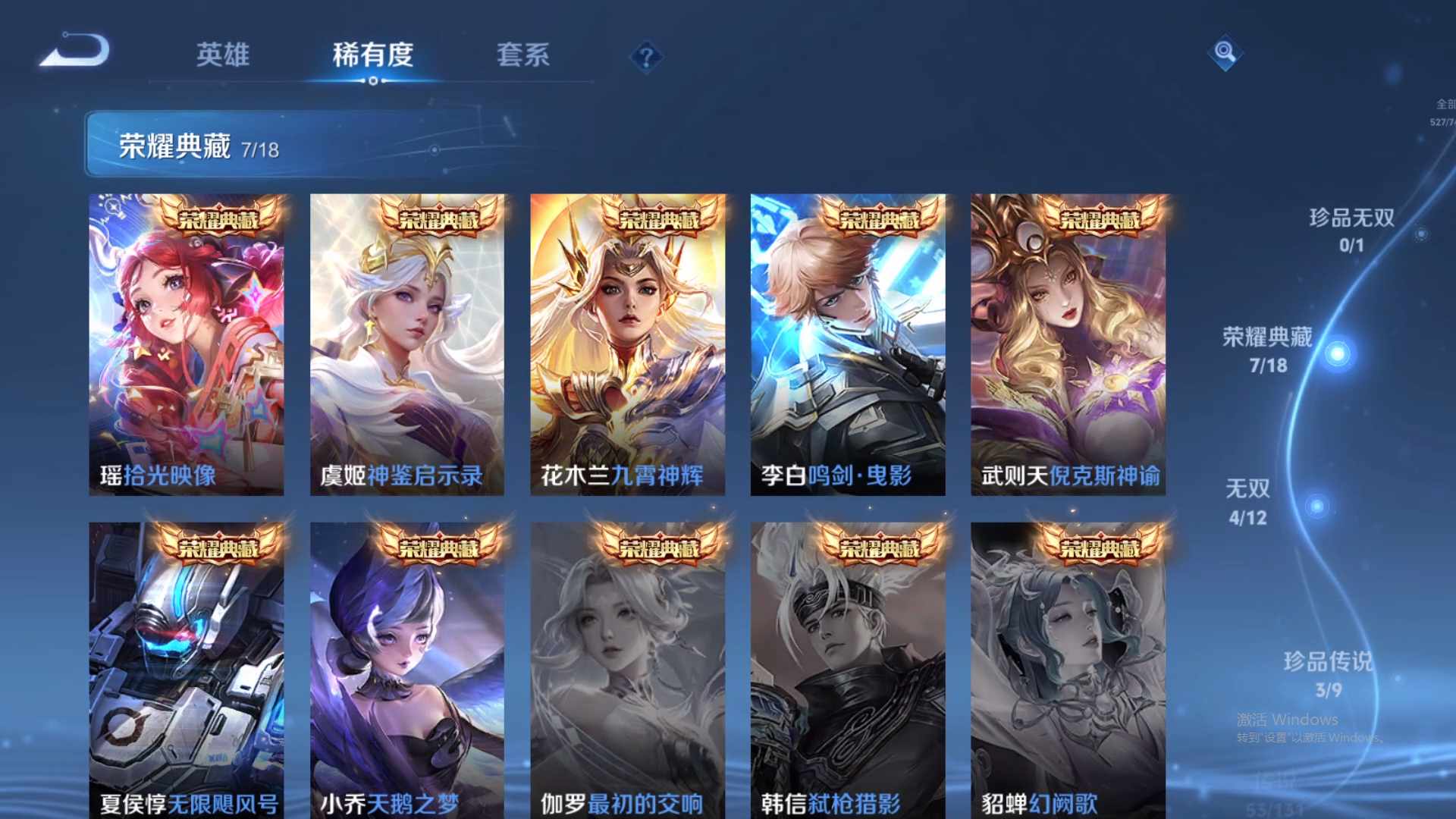Open the search with the magnifier icon

[1225, 53]
